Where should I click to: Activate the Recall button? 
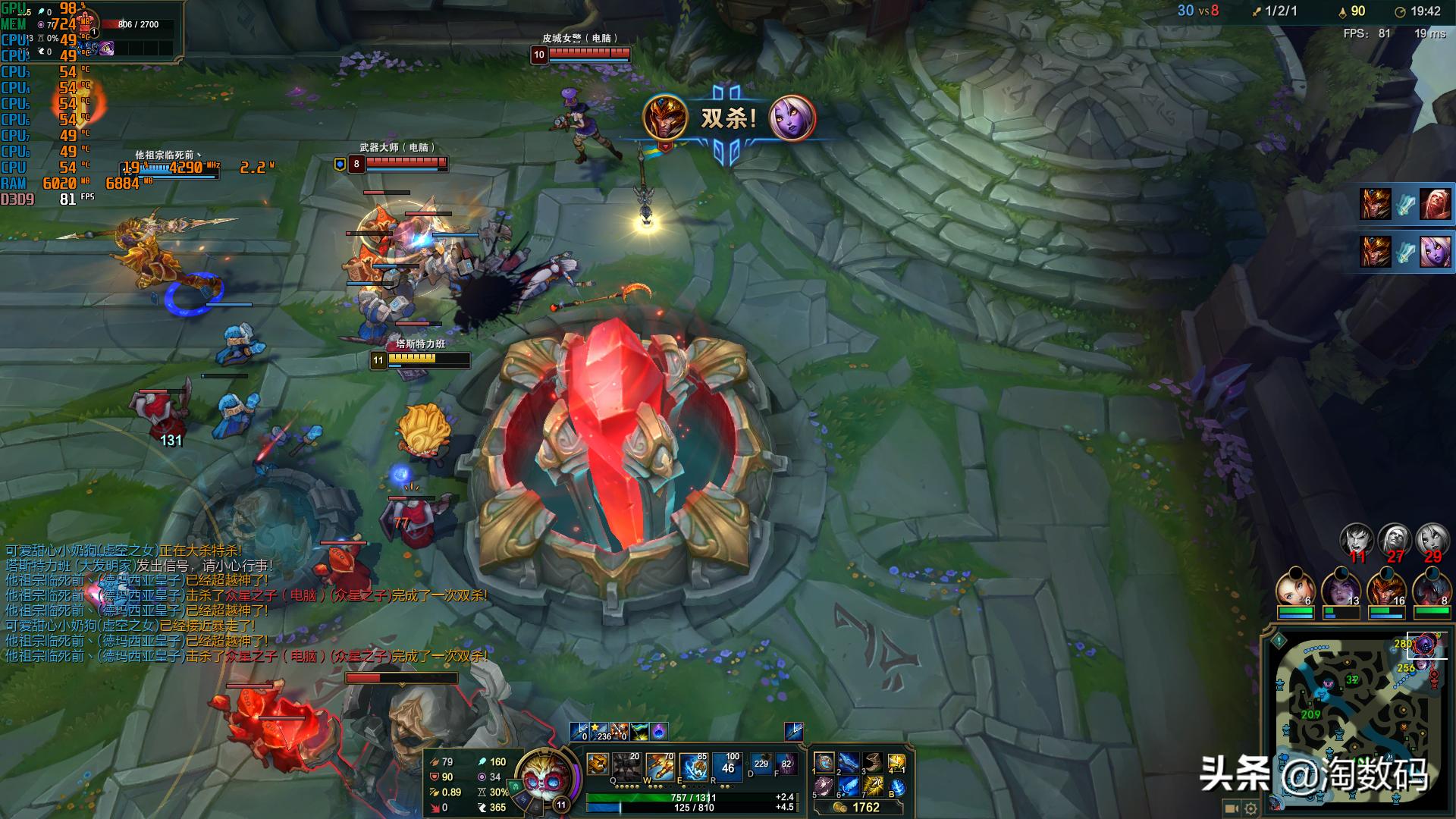[897, 787]
